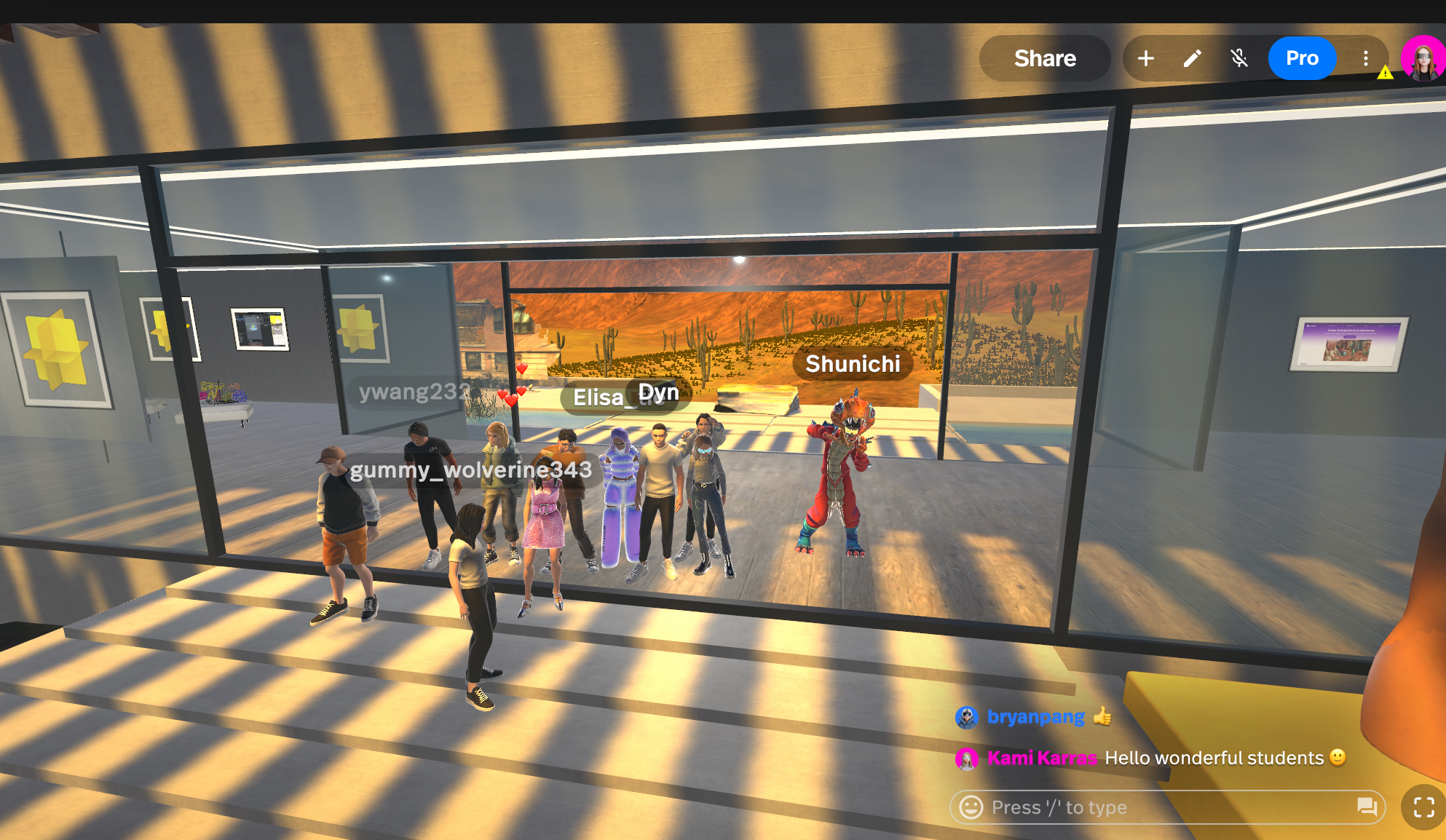Viewport: 1446px width, 840px height.
Task: Select the bryanpang chat username
Action: (x=1035, y=716)
